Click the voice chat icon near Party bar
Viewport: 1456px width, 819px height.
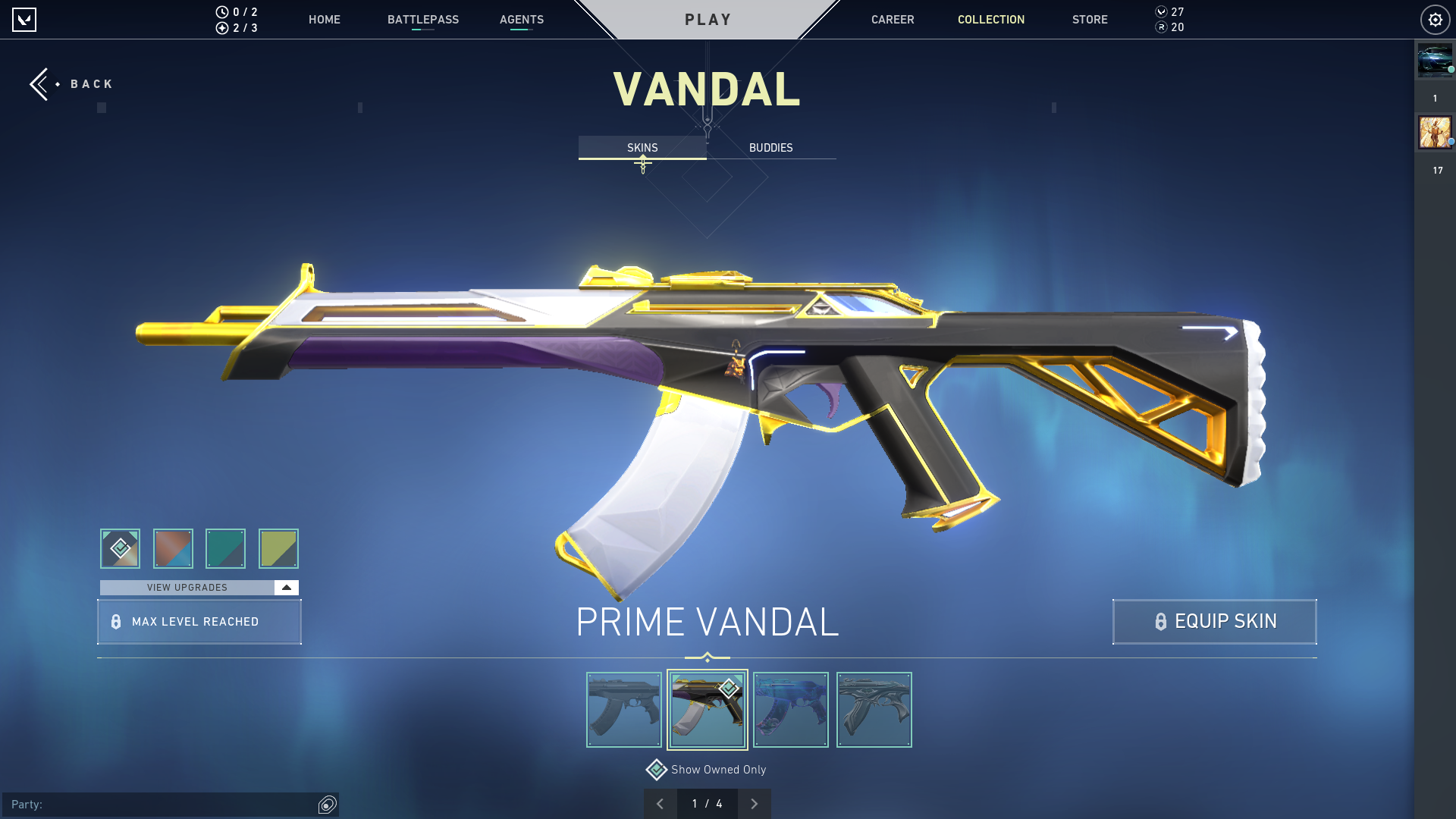click(326, 805)
